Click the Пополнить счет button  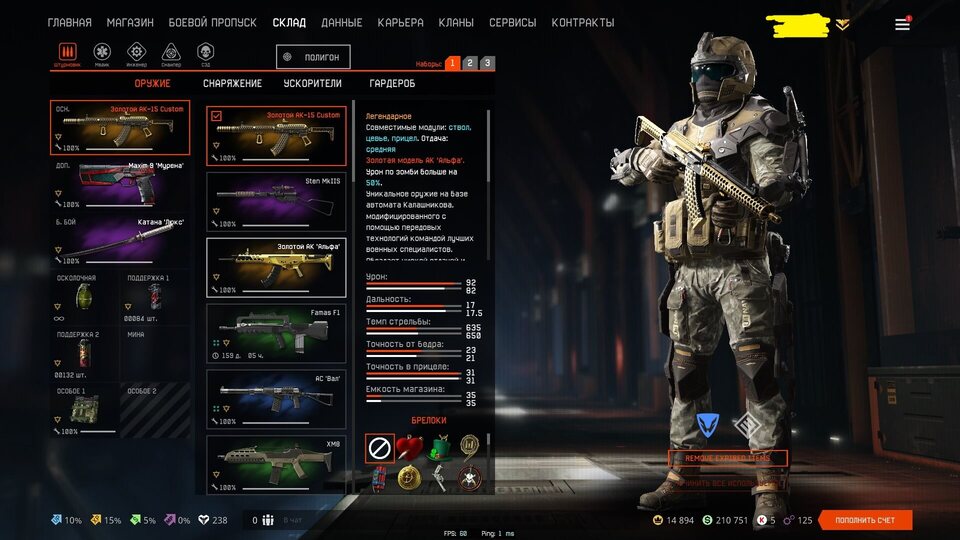[865, 520]
